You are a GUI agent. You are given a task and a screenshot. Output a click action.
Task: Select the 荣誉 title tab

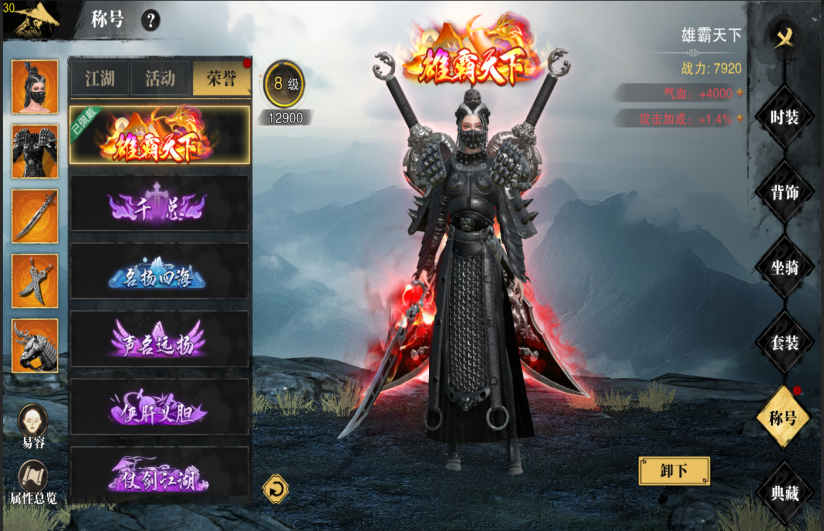[221, 78]
